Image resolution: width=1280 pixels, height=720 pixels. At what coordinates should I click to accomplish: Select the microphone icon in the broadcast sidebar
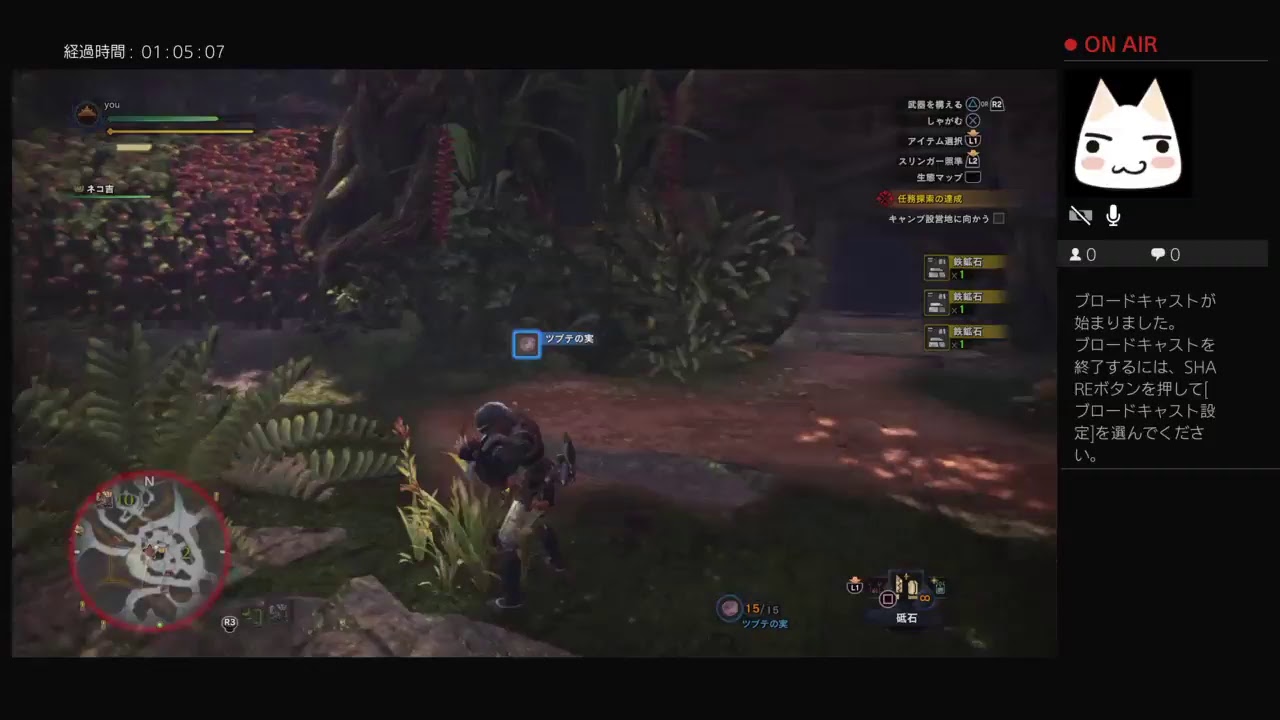tap(1112, 214)
